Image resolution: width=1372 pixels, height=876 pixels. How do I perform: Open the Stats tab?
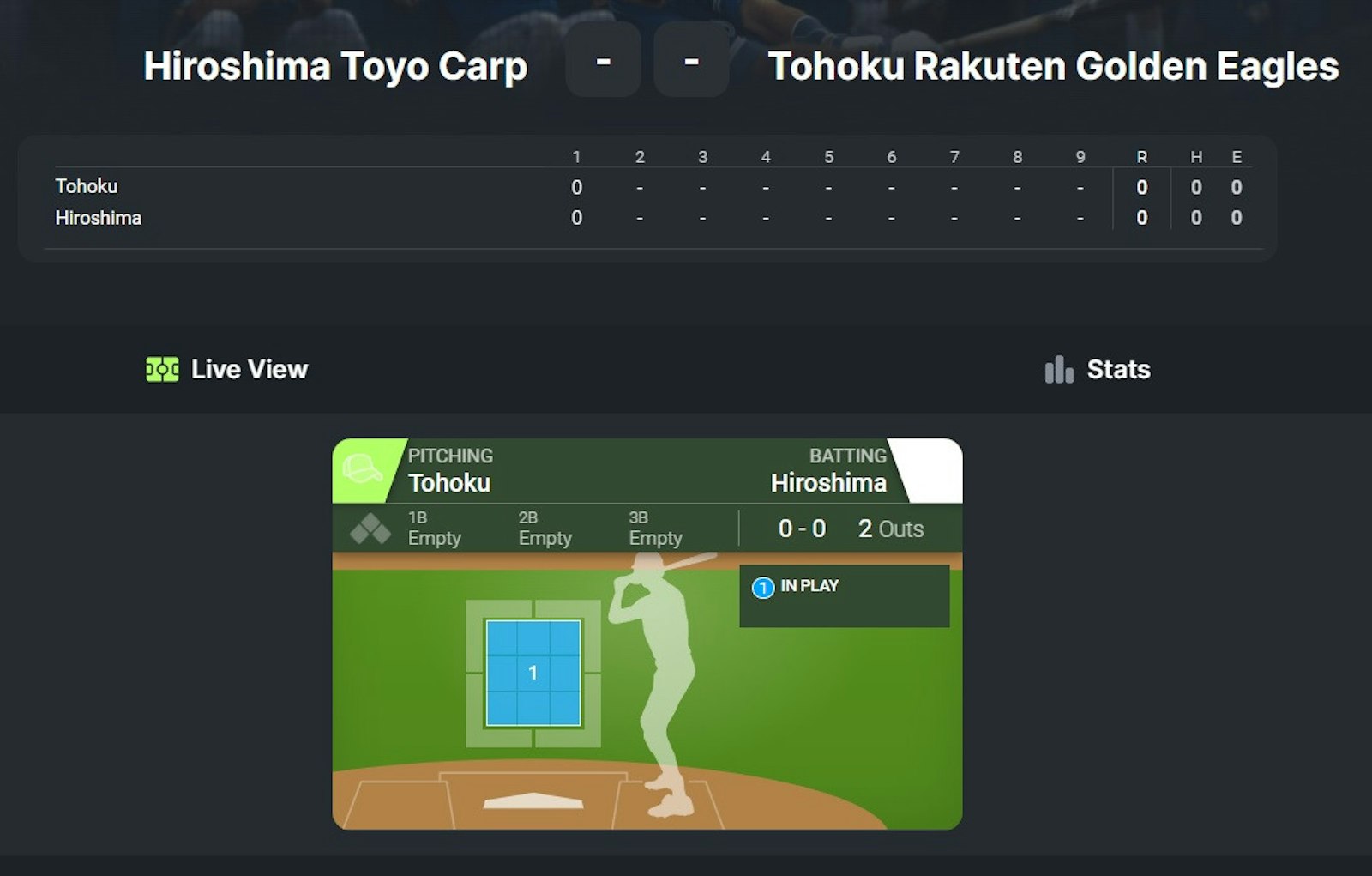[x=1098, y=370]
